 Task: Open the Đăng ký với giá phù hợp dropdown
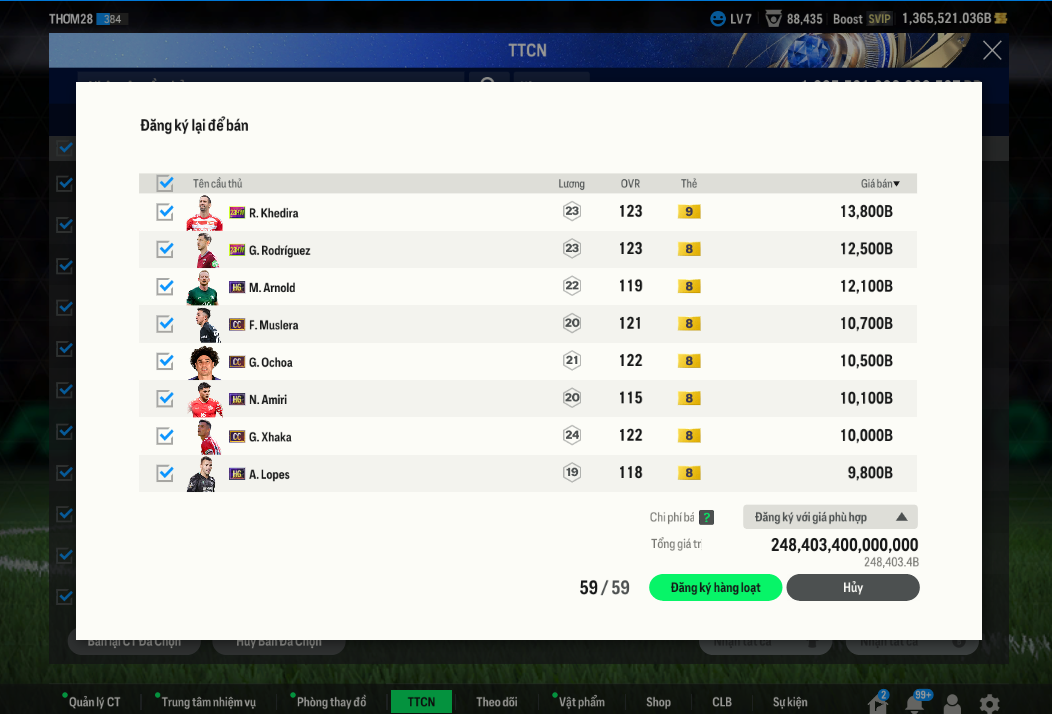[x=830, y=517]
